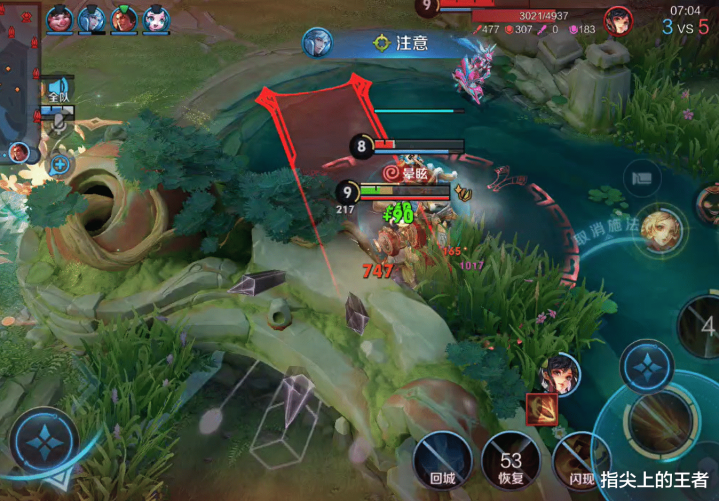Click the enemy portrait beside the top health bar
Viewport: 719px width, 501px height.
(x=618, y=20)
